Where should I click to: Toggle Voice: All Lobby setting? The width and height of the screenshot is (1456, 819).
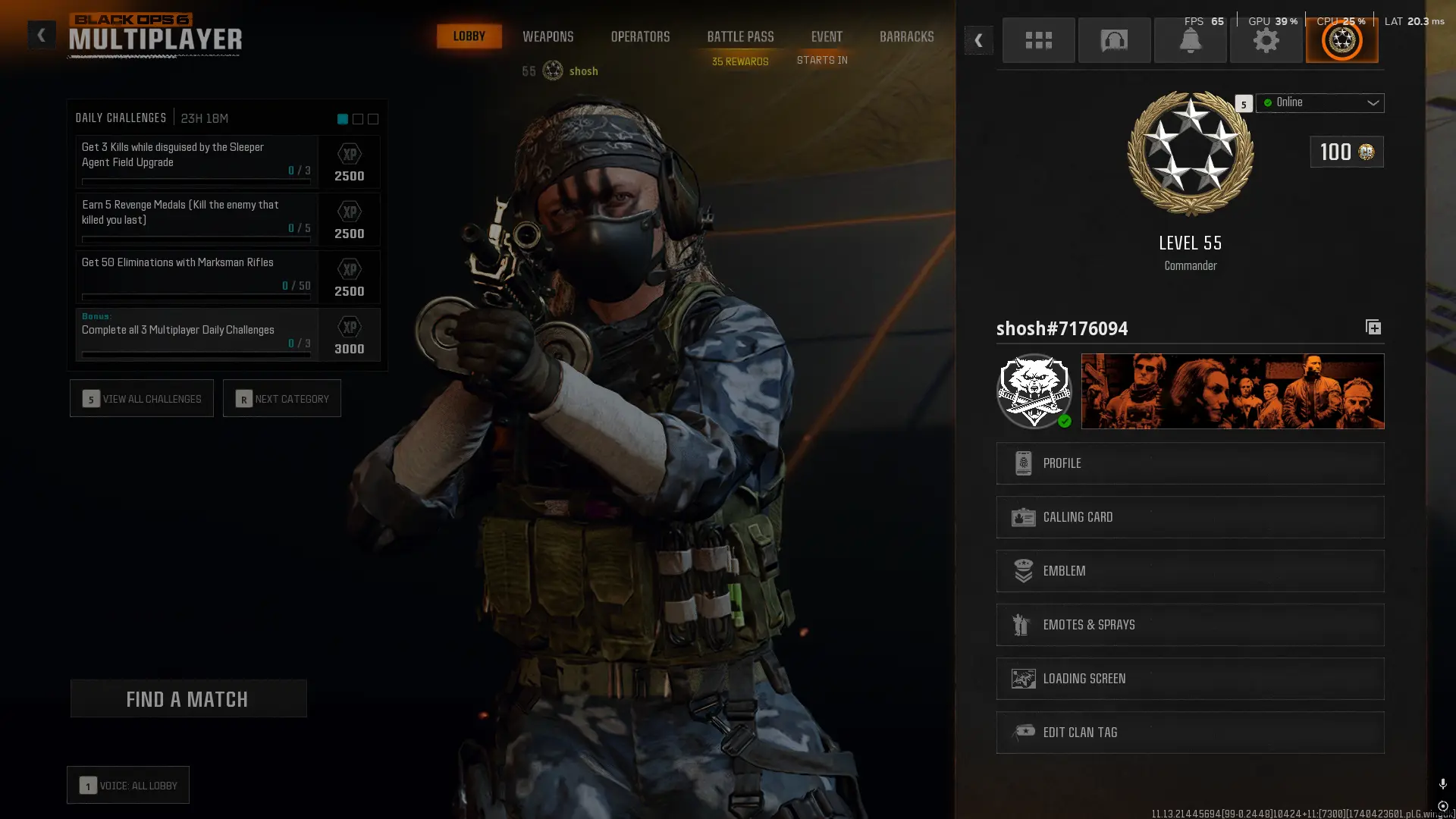127,785
